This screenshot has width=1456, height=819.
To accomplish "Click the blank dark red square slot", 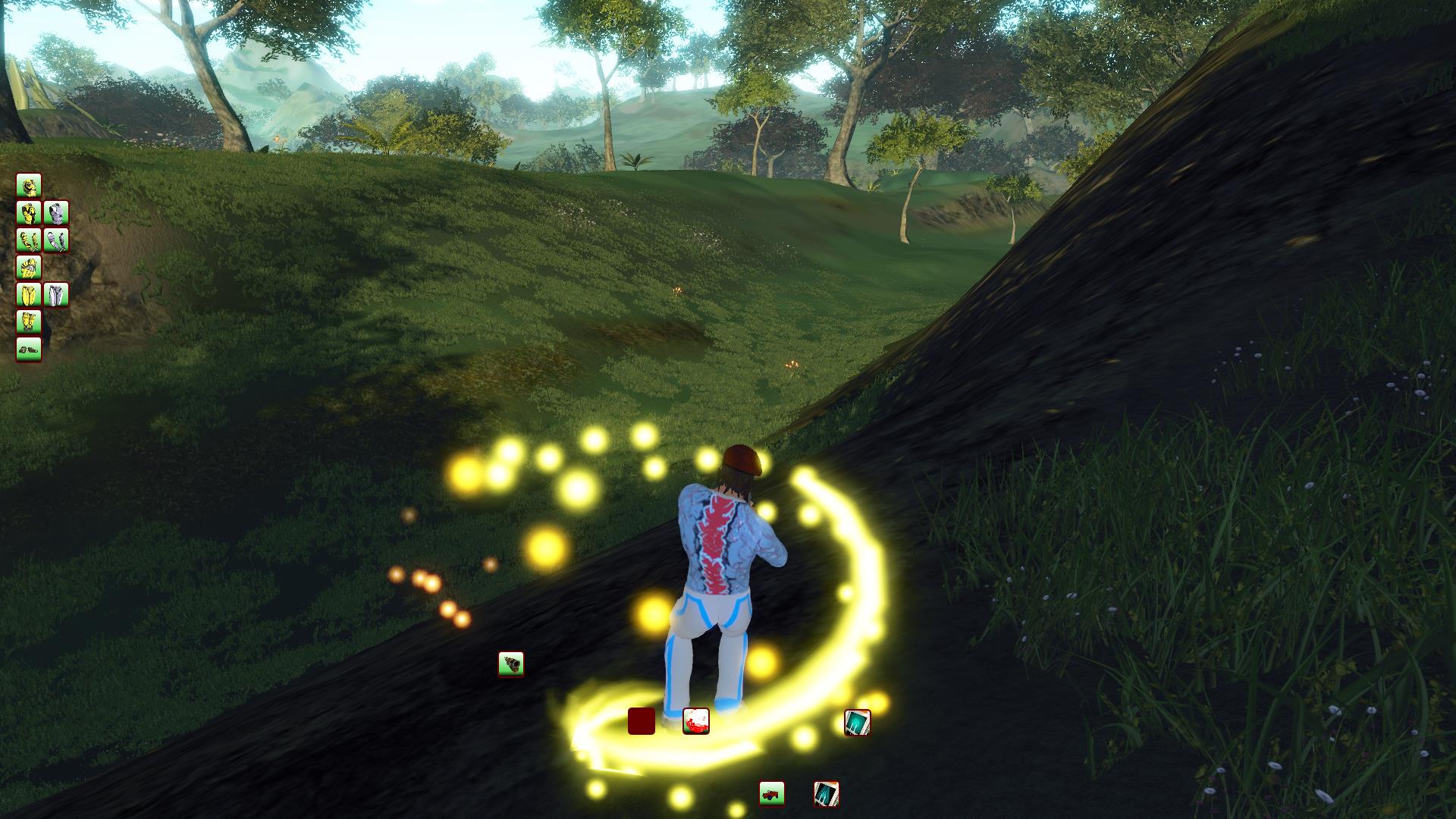I will (642, 721).
